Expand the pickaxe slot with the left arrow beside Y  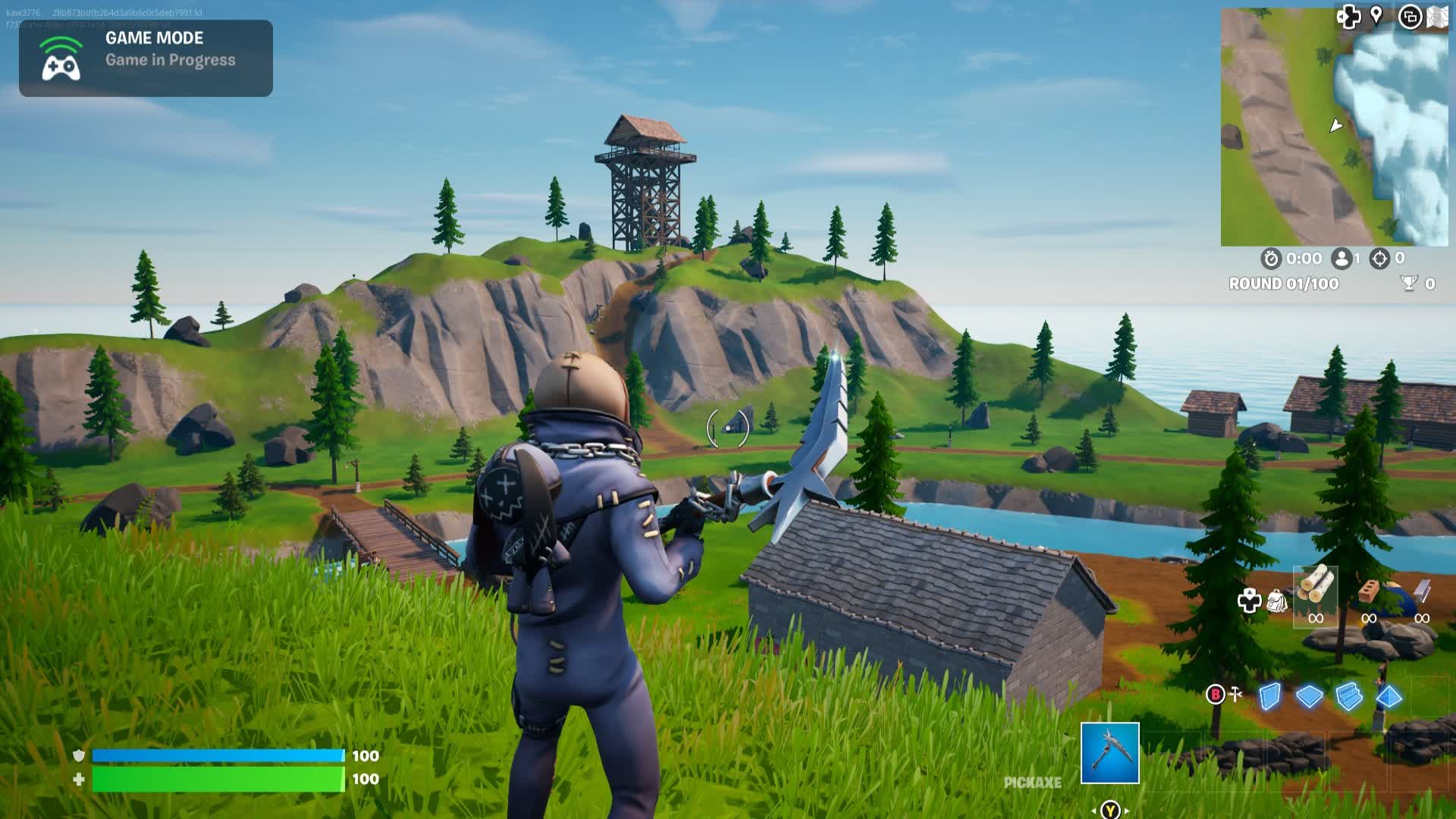[x=1094, y=811]
